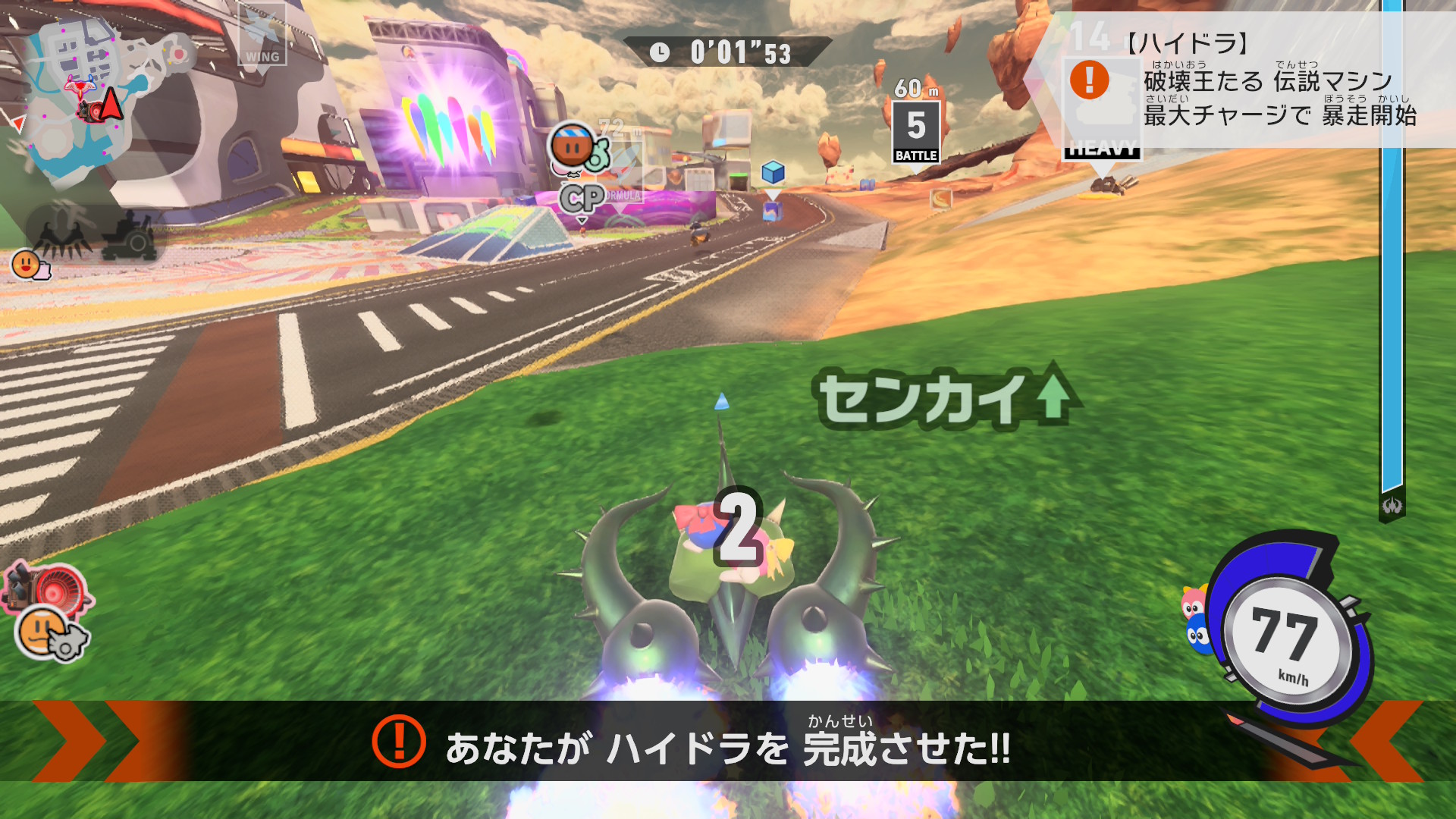Click the Hydra legendary part silhouette
The image size is (1456, 819).
click(x=62, y=233)
